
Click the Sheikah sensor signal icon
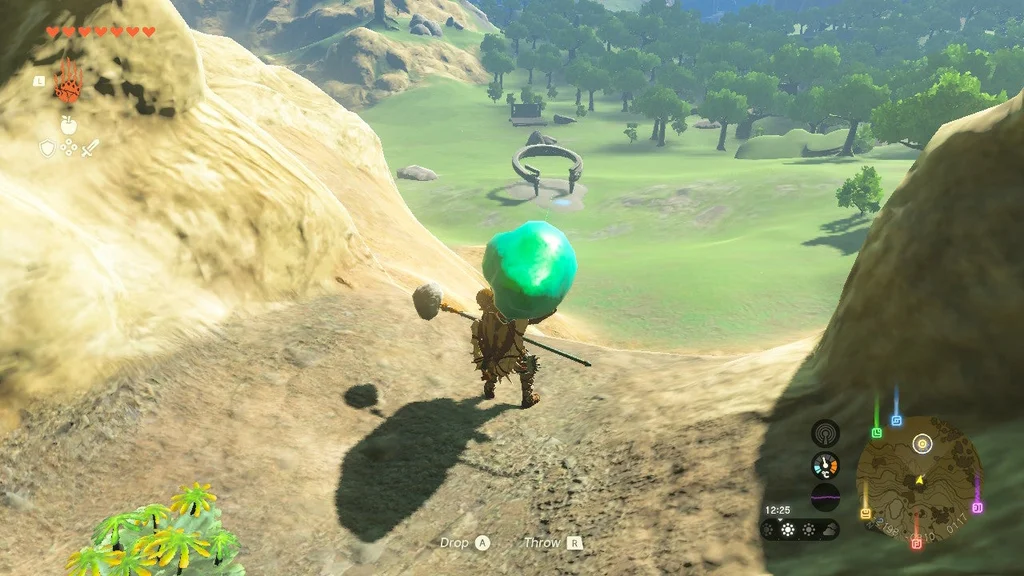825,433
